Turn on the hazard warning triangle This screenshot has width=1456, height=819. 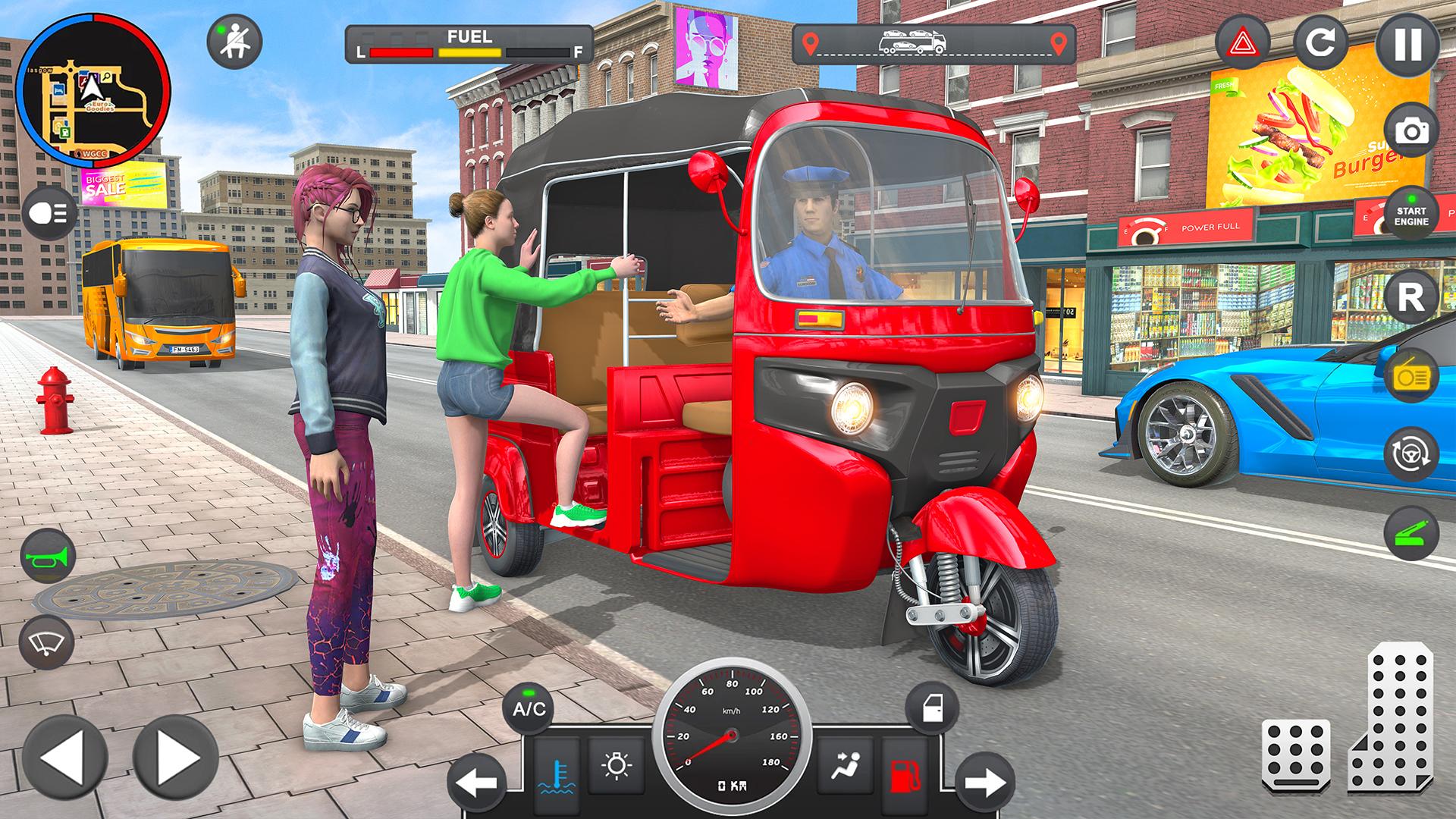point(1242,43)
